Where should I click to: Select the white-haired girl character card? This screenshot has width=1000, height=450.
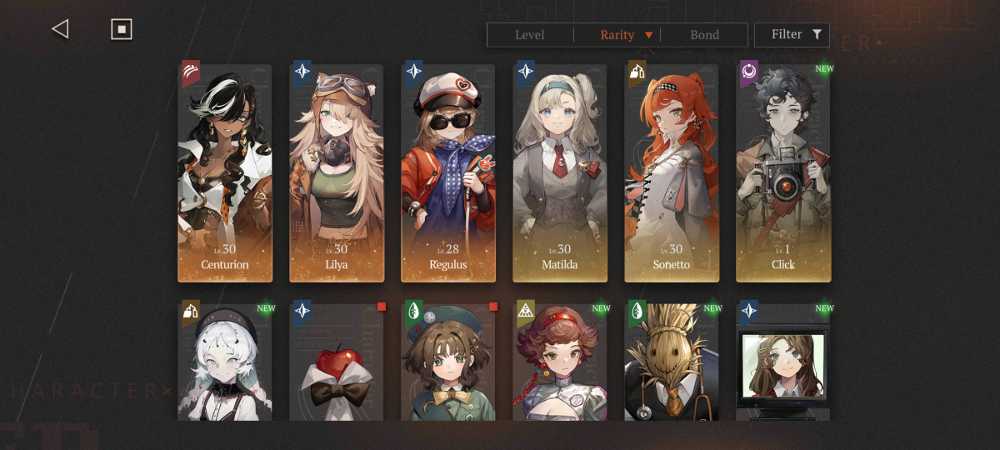pyautogui.click(x=225, y=362)
